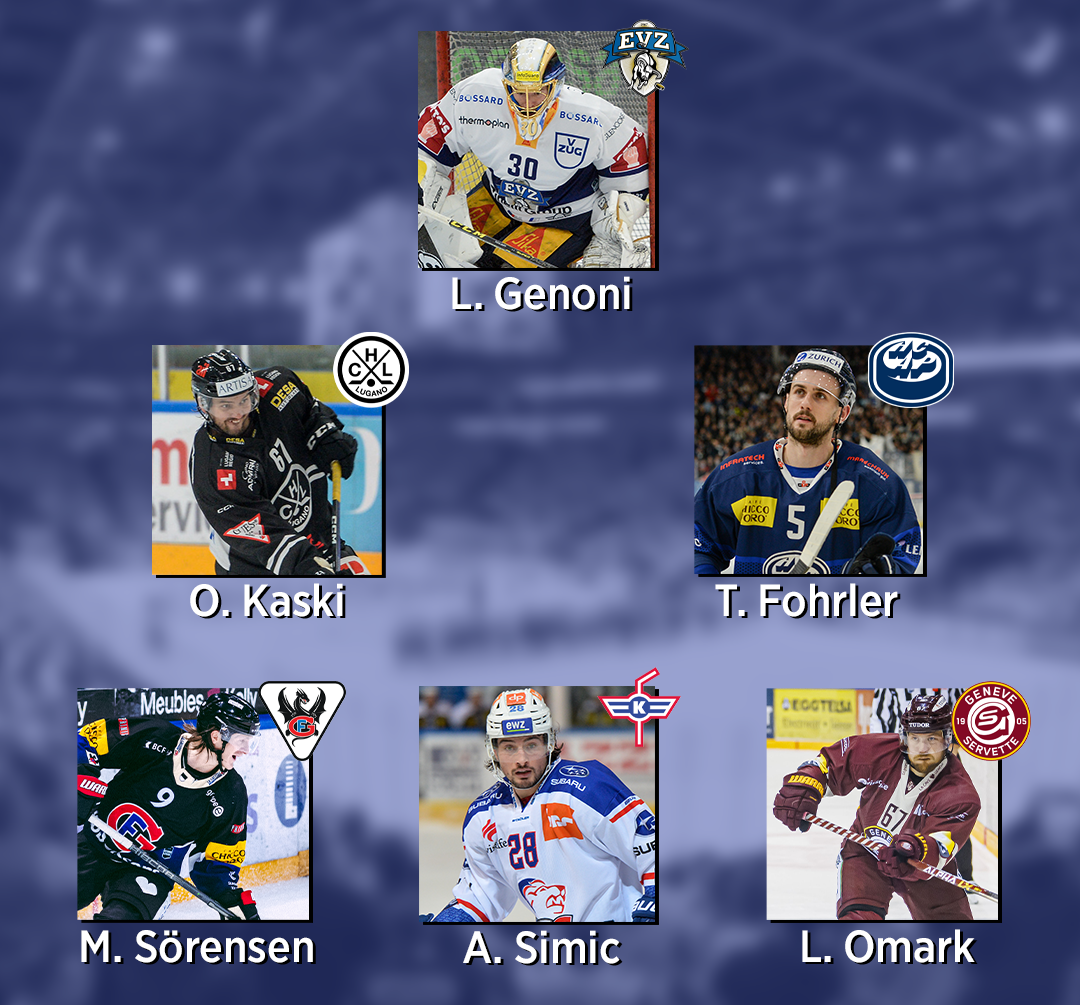Pick the A. Simic player card
1080x1005 pixels.
click(x=537, y=803)
